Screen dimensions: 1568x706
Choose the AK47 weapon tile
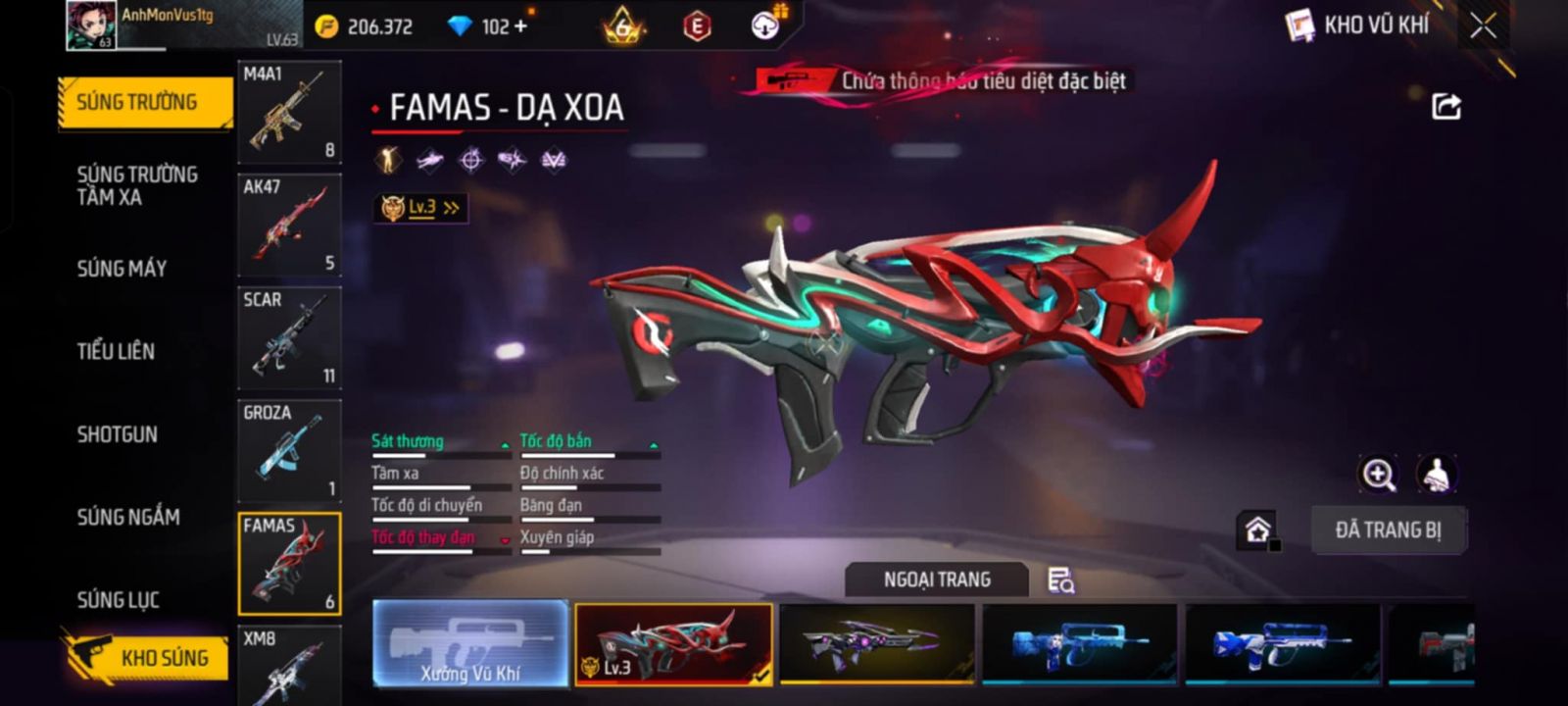289,225
